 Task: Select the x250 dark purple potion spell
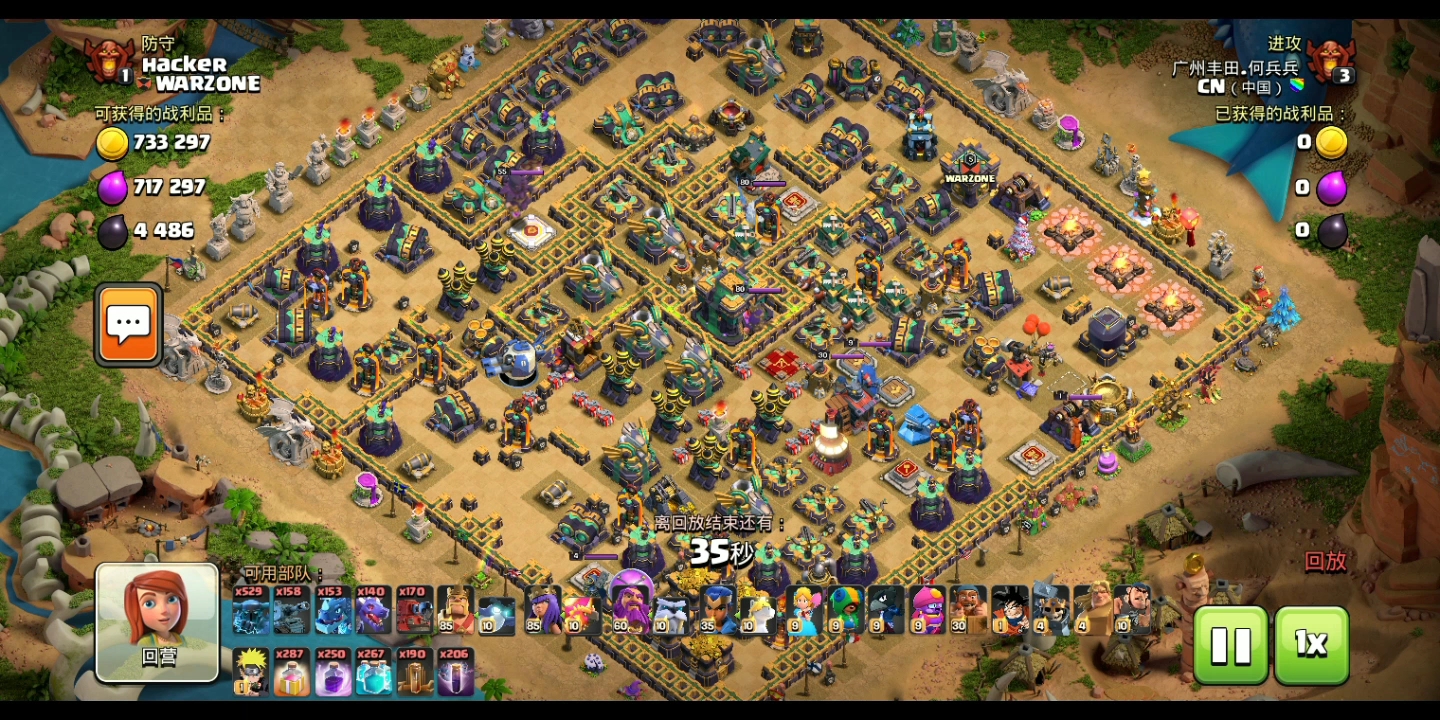click(332, 672)
